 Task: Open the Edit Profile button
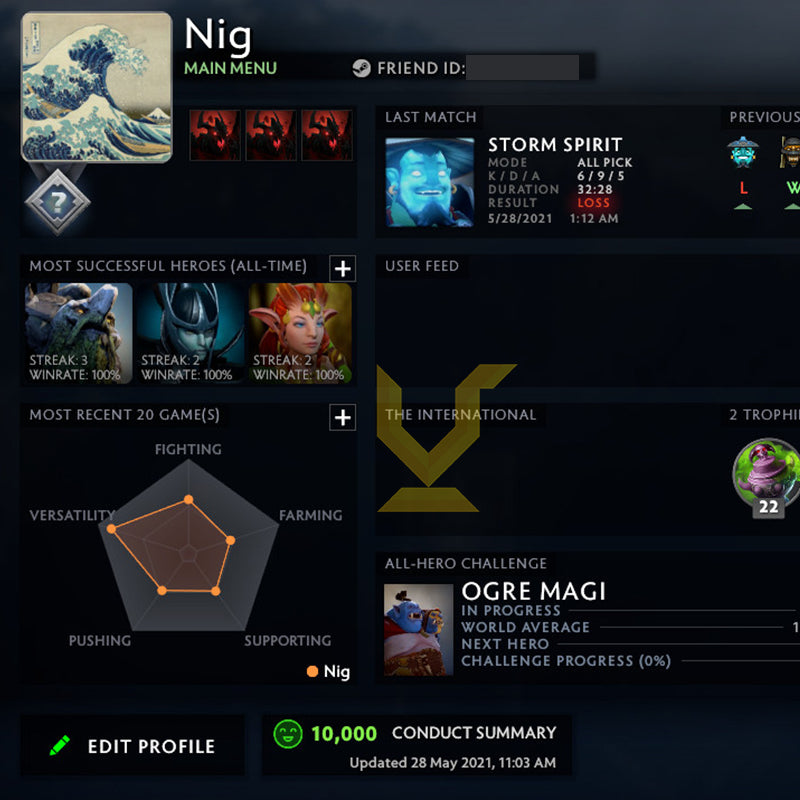(132, 746)
